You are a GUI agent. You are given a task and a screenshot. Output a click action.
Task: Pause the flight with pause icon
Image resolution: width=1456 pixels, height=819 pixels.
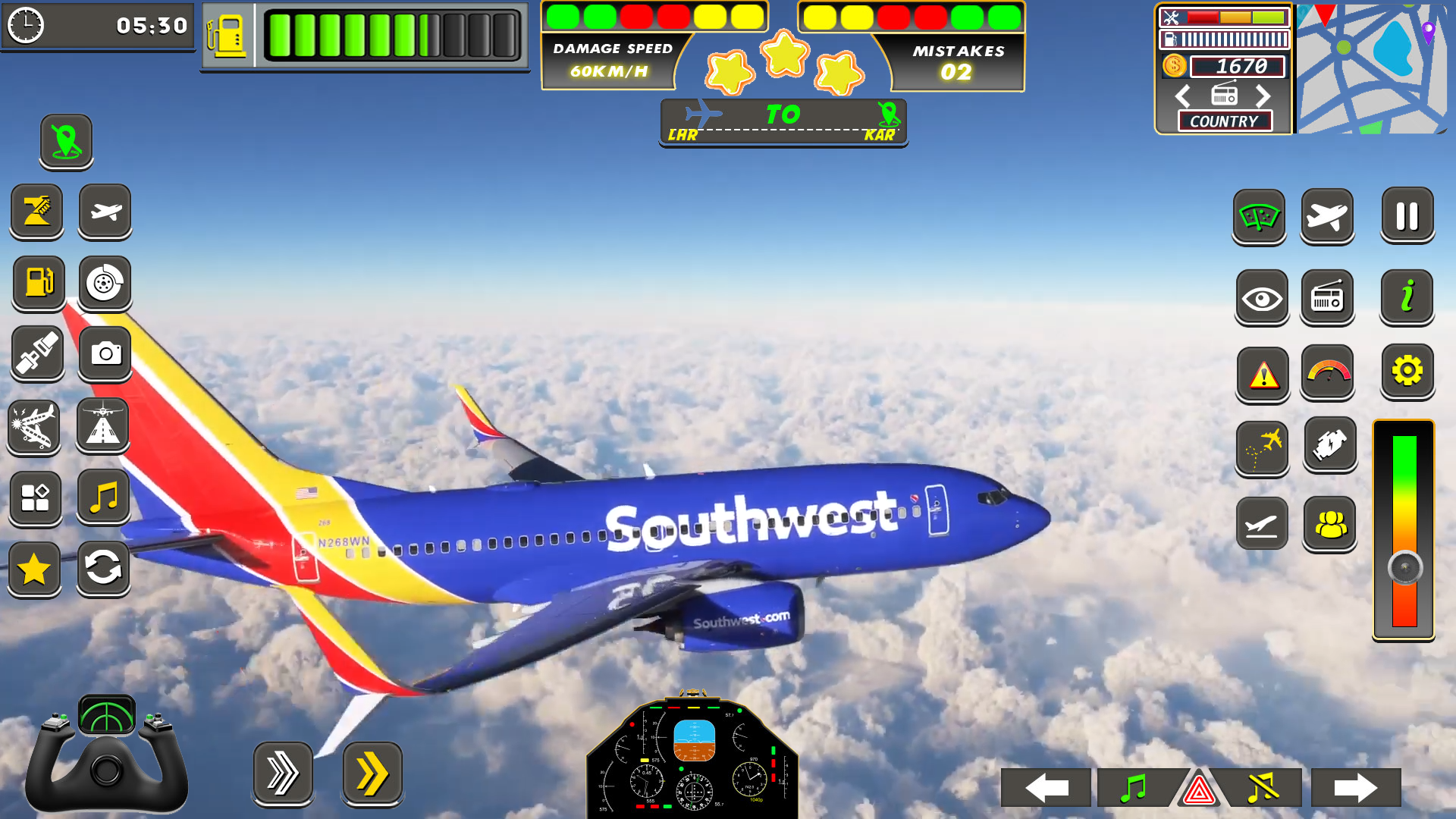pyautogui.click(x=1407, y=216)
